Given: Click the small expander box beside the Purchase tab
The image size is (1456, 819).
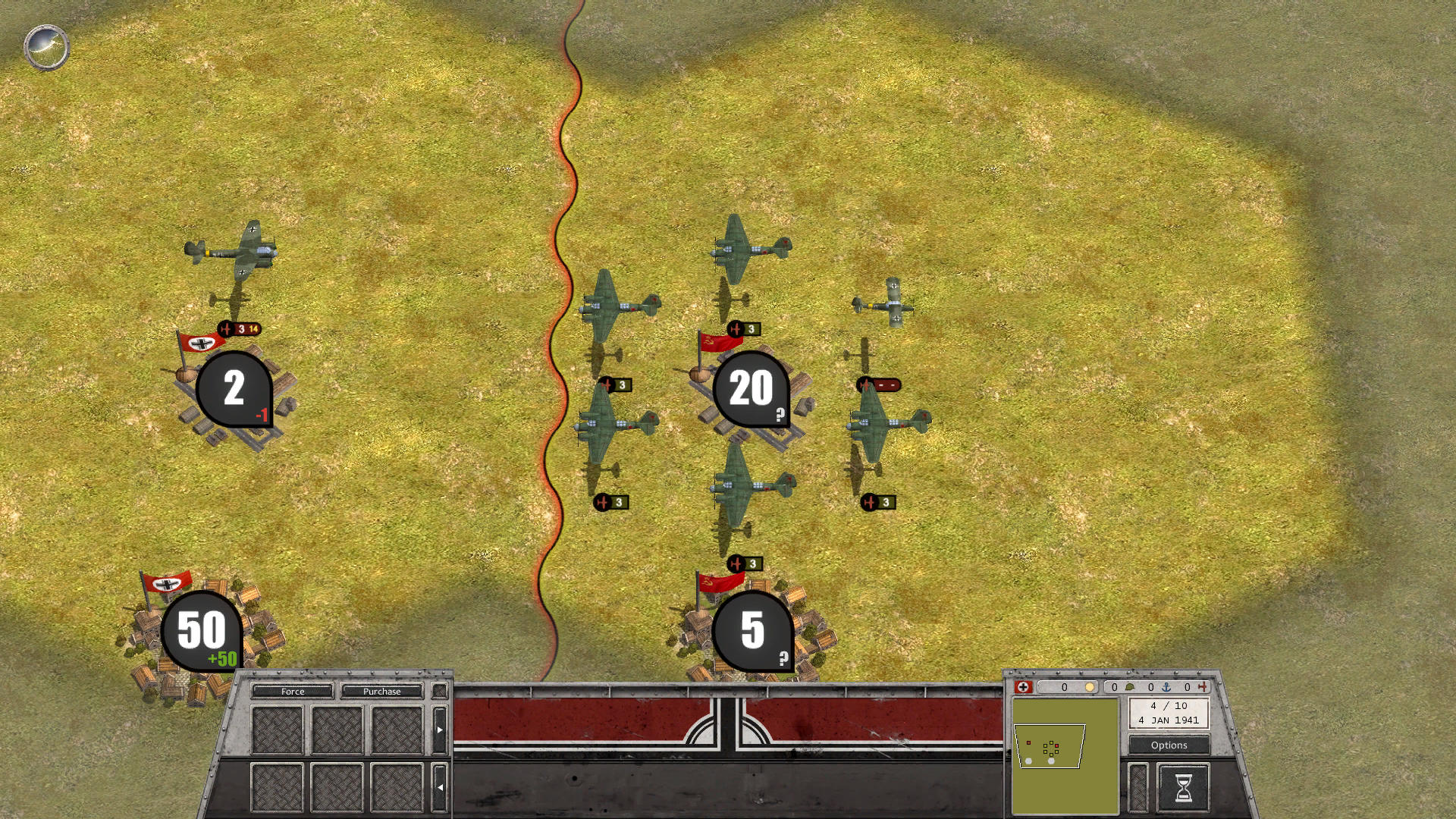Looking at the screenshot, I should click(439, 691).
